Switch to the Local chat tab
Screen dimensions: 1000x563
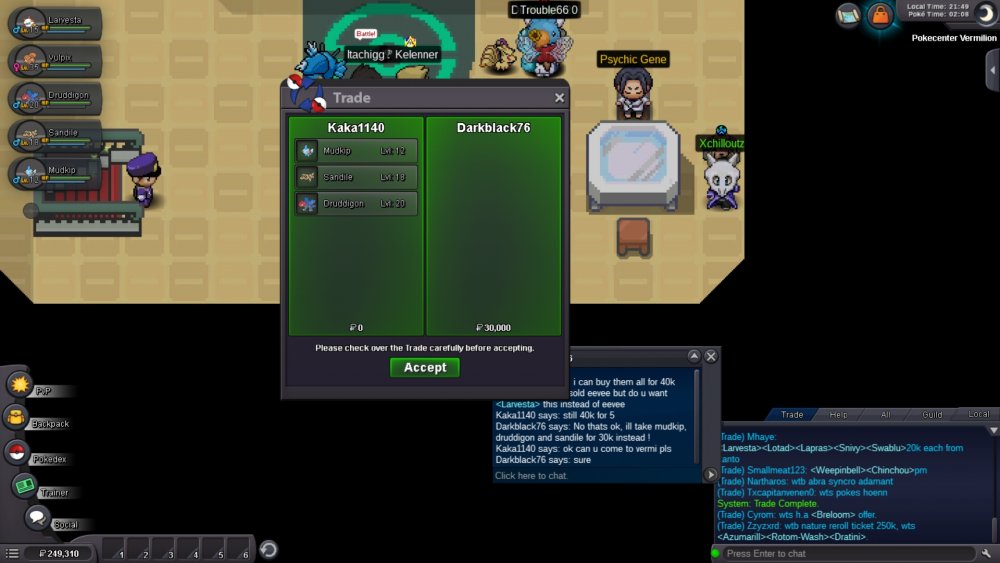click(x=978, y=414)
